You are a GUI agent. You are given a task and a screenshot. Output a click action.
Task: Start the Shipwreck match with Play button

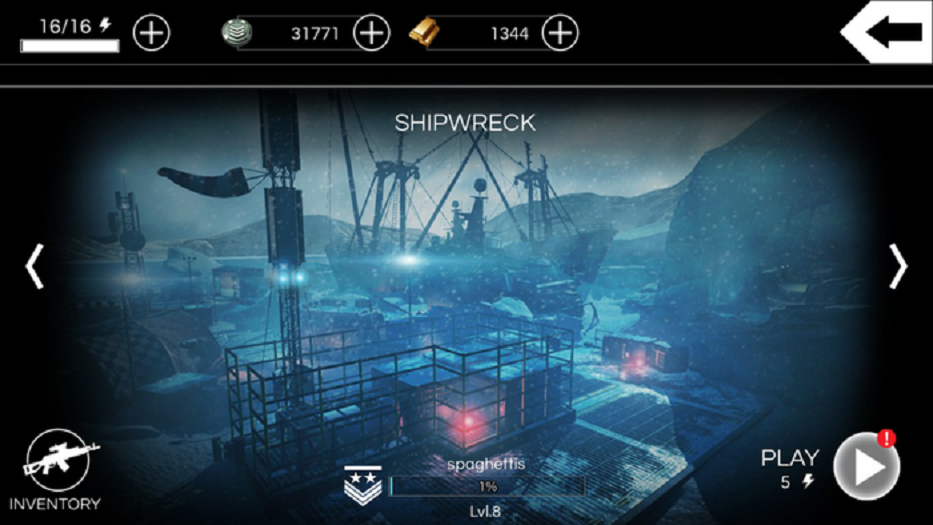[x=866, y=466]
